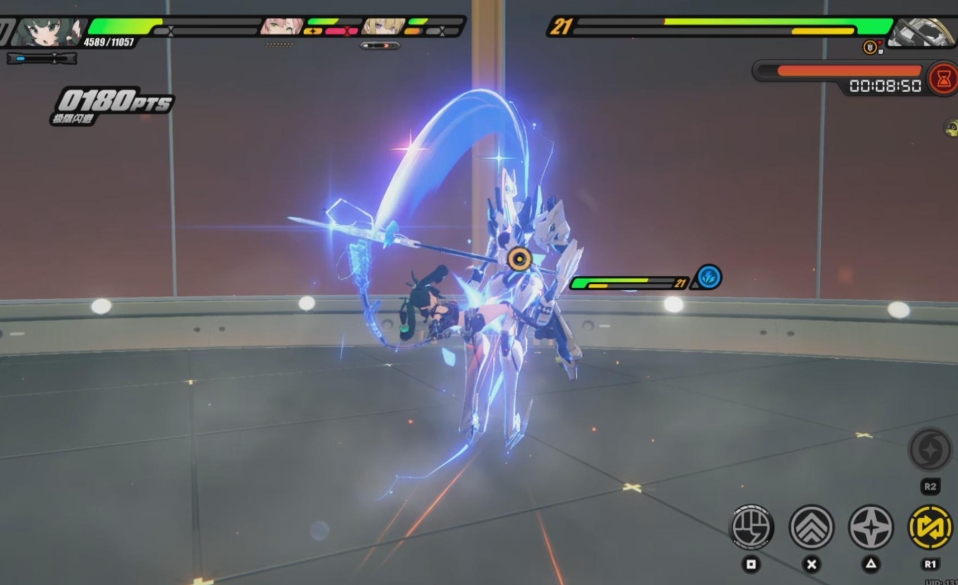
Task: Use the four-point star weapon skill
Action: 871,527
